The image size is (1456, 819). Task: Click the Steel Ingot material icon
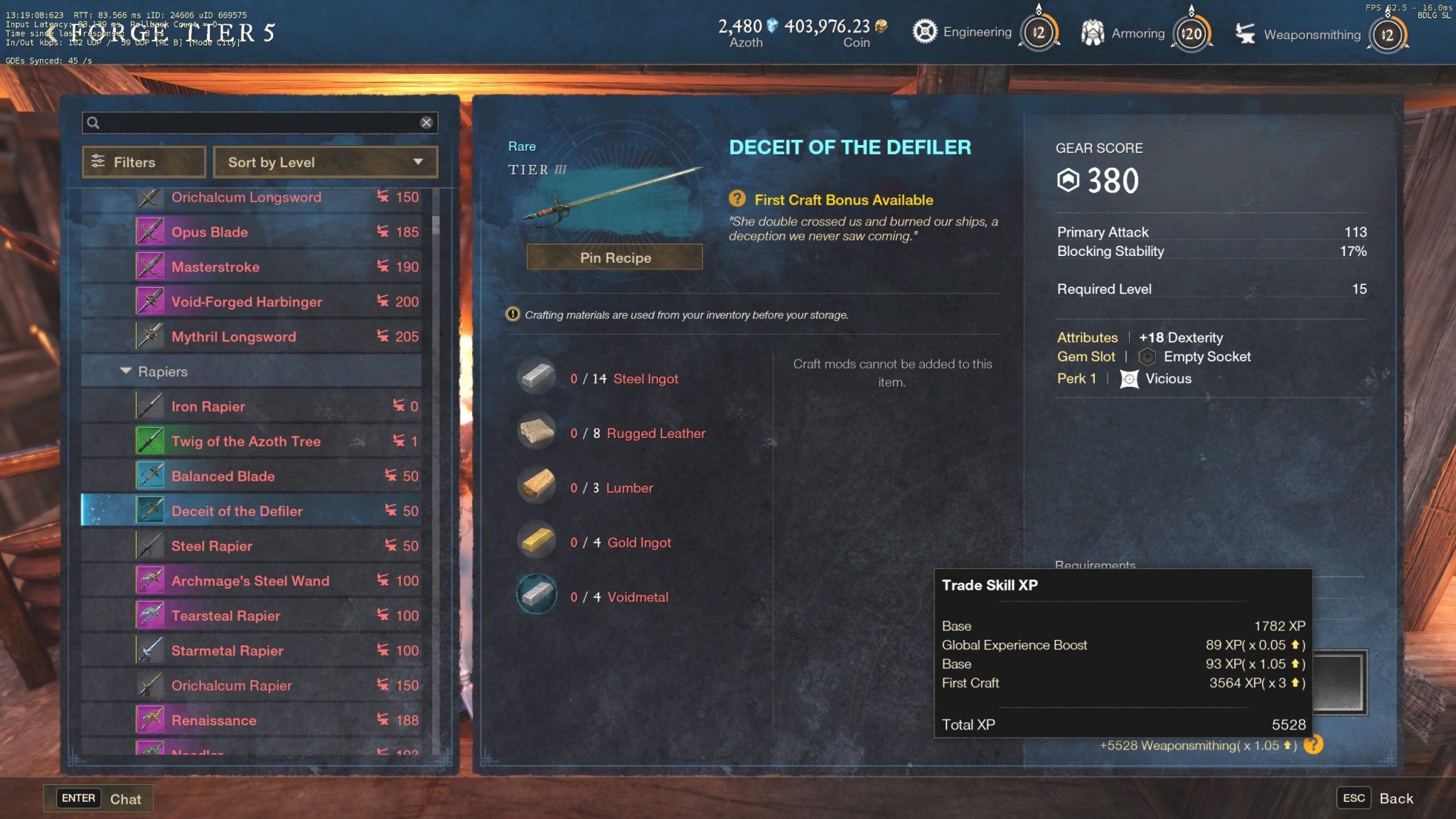(x=537, y=376)
